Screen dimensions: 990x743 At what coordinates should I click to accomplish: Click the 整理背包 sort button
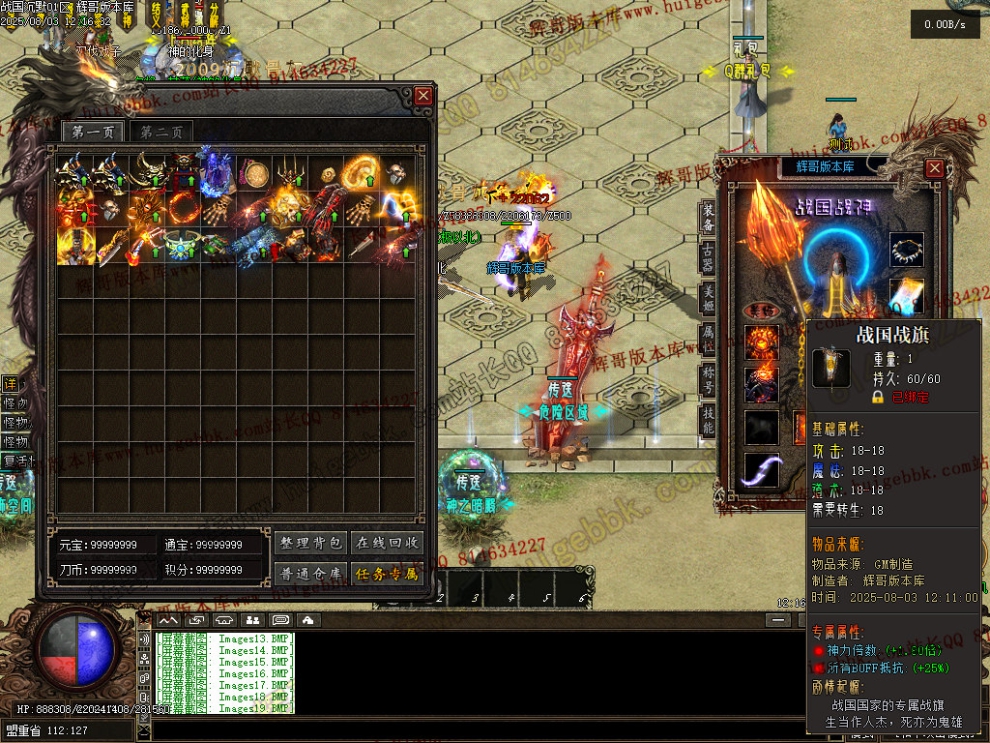click(x=310, y=543)
